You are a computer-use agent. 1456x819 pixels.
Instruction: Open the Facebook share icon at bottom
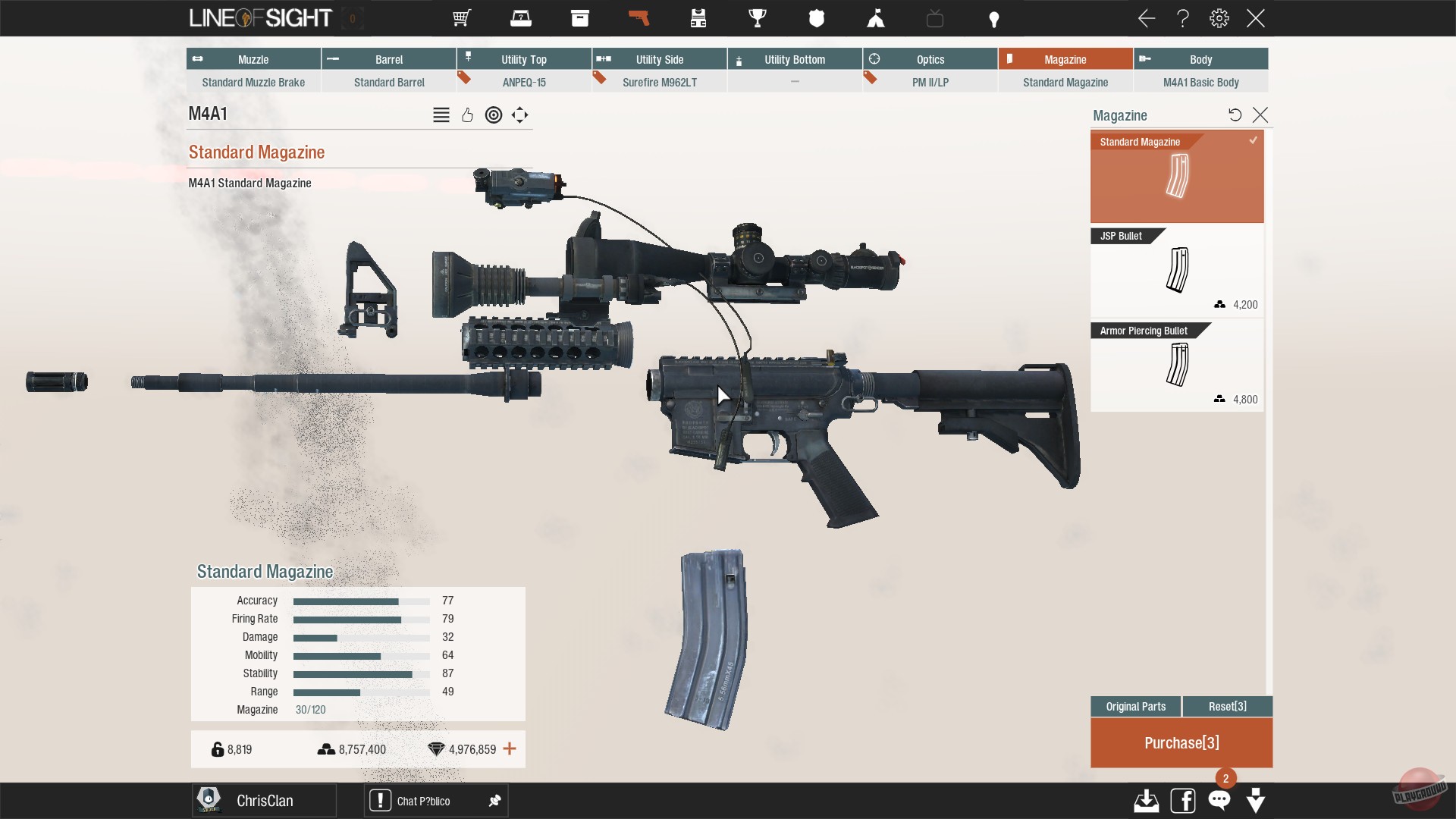[x=1183, y=800]
